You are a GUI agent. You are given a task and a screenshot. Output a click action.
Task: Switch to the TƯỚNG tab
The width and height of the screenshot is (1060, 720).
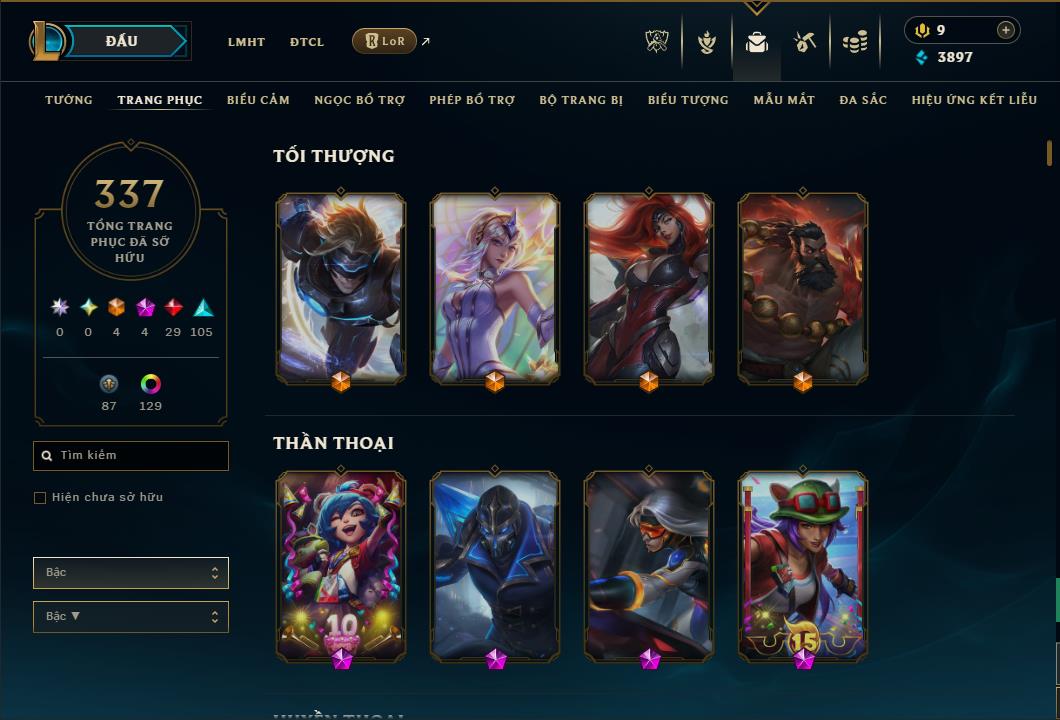69,100
